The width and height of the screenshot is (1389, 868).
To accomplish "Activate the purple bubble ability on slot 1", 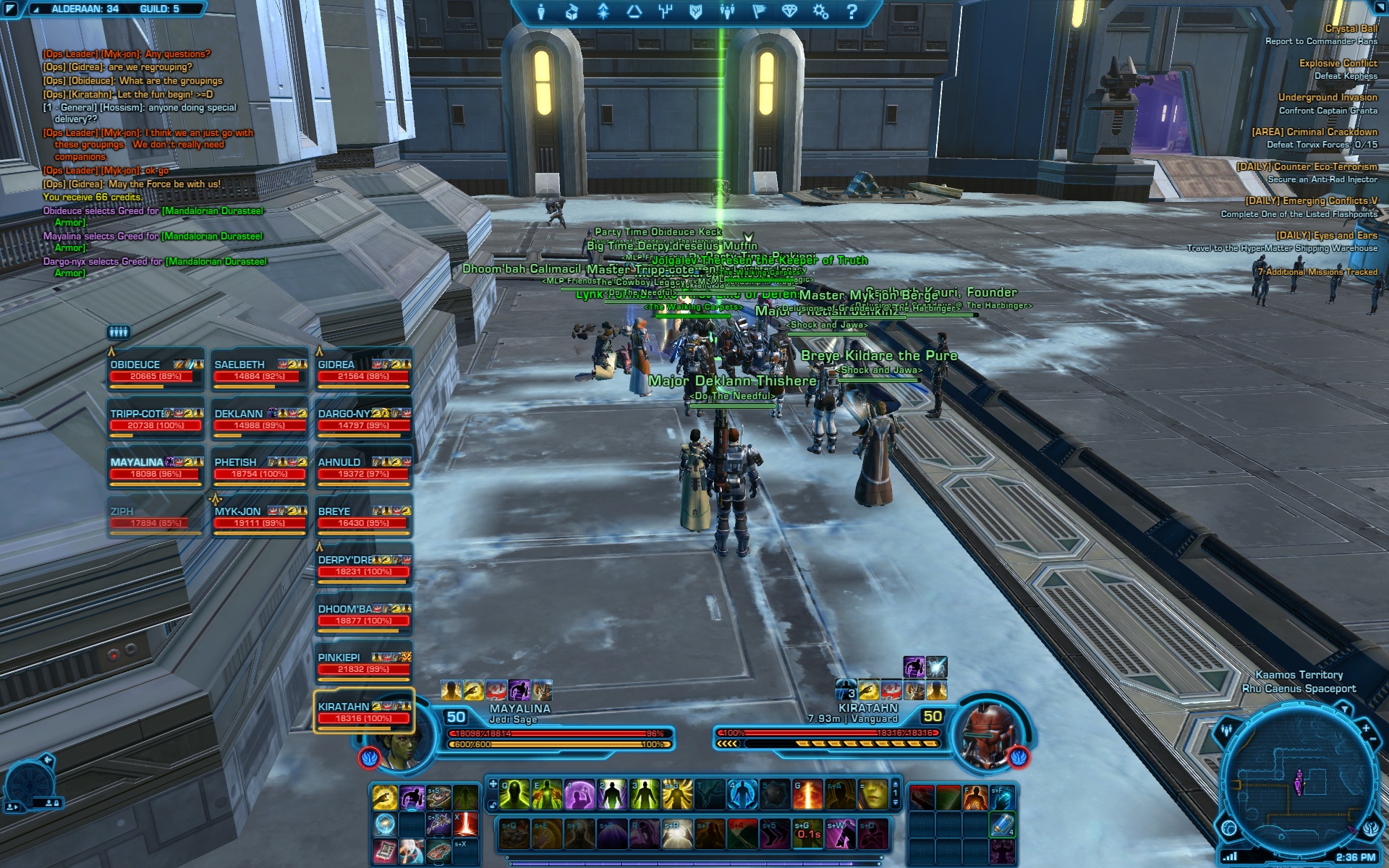I will coord(579,795).
